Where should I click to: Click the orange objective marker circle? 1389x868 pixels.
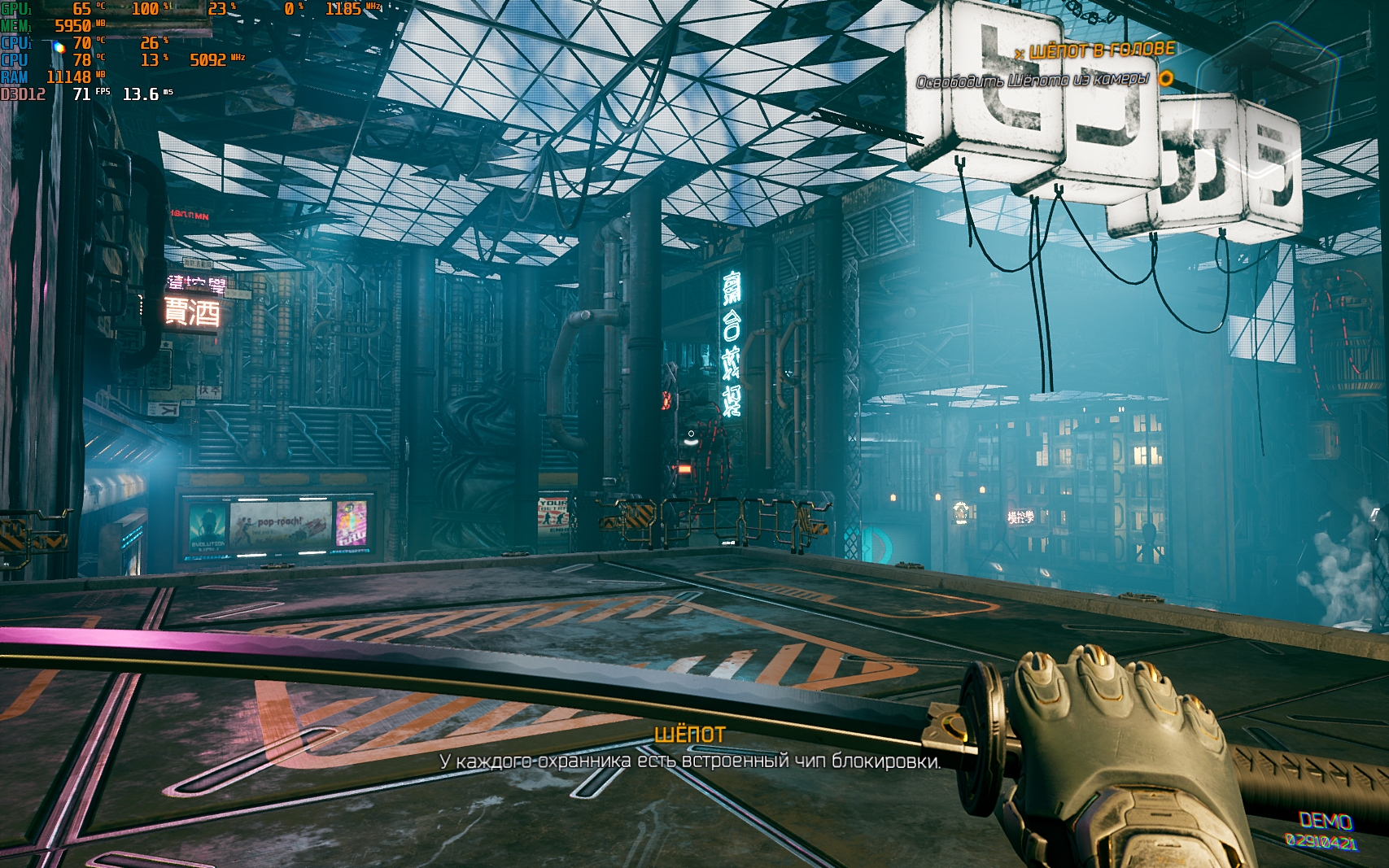pyautogui.click(x=1166, y=78)
